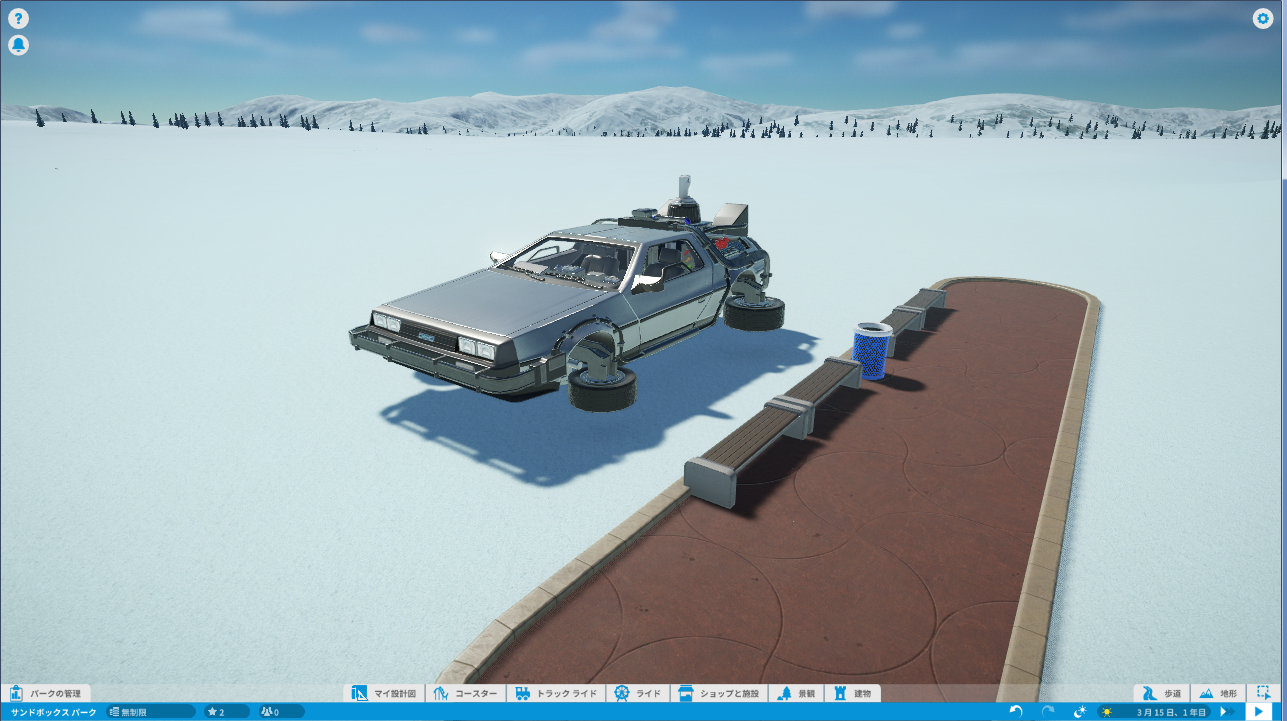
Task: Show notifications with the bell icon
Action: point(18,45)
